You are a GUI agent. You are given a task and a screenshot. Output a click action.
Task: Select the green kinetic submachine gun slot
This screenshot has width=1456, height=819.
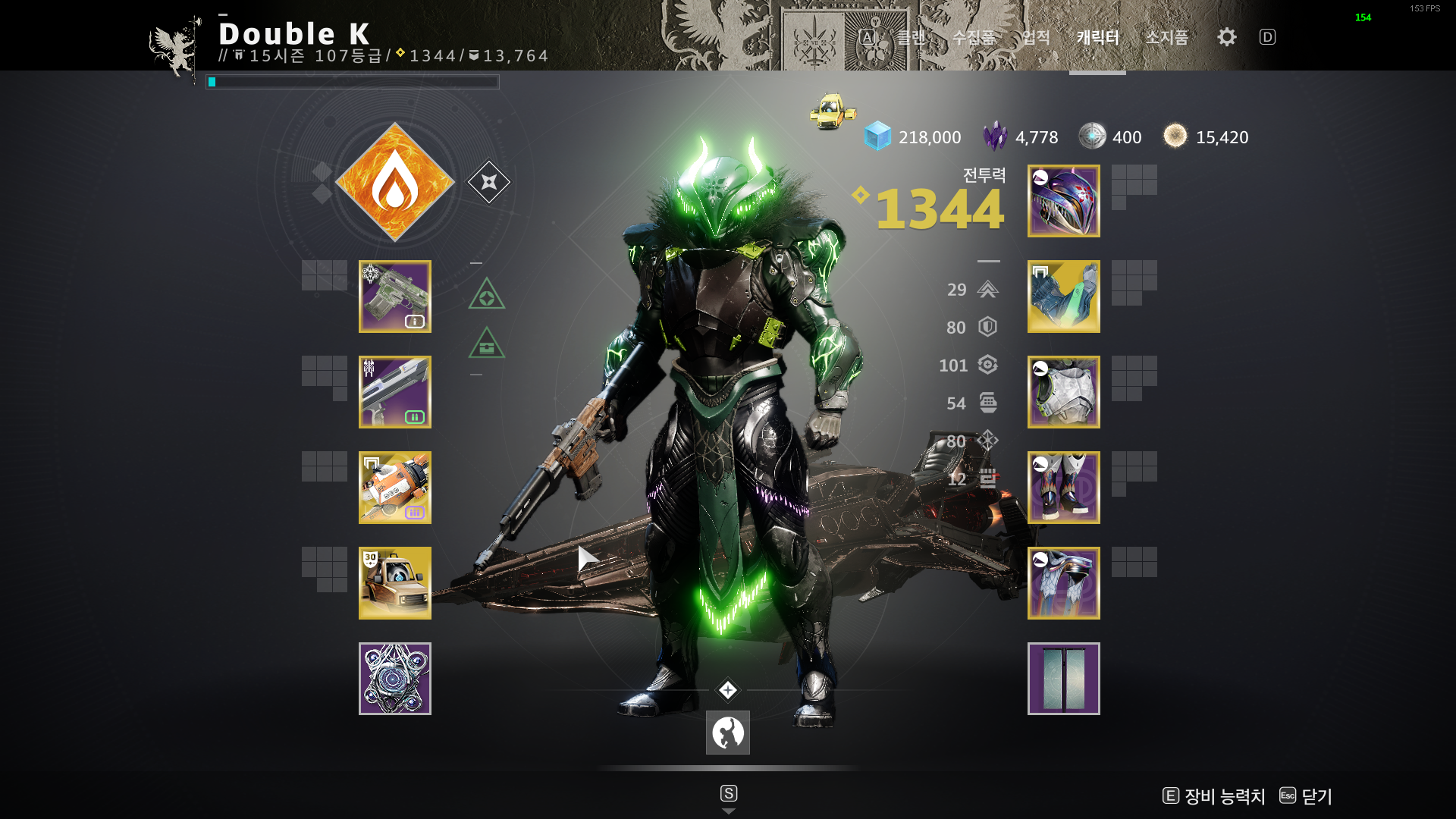[x=395, y=297]
